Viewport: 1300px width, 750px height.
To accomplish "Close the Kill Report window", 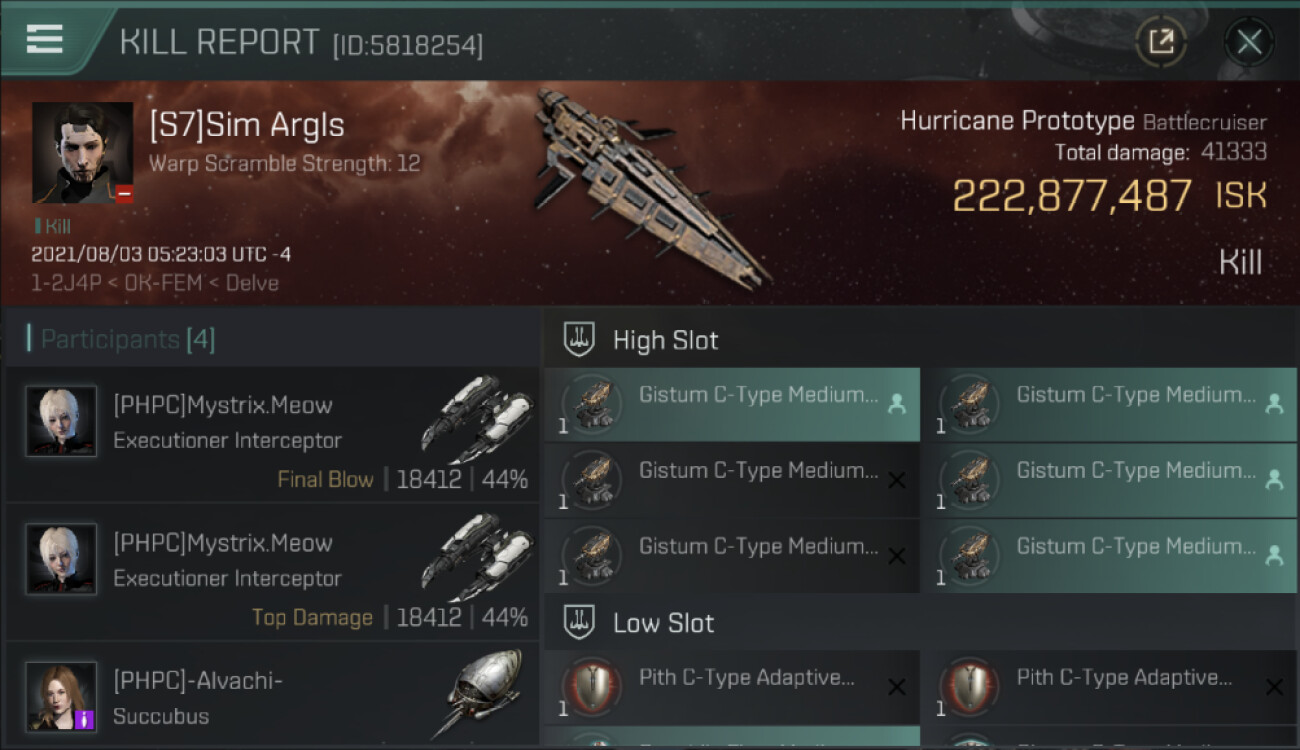I will (x=1248, y=42).
